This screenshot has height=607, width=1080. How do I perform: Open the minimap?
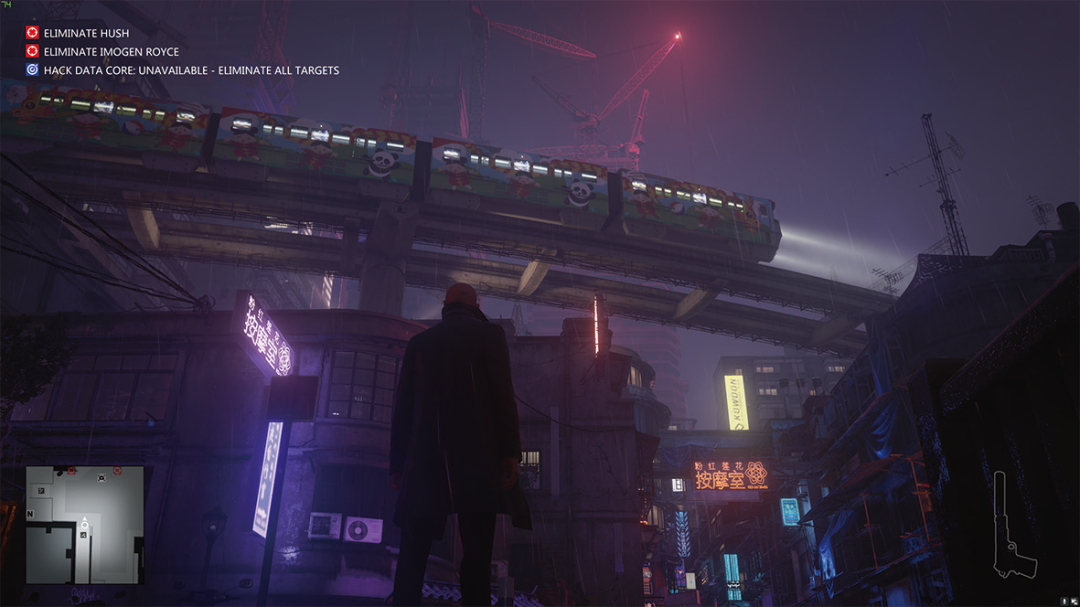tap(84, 525)
